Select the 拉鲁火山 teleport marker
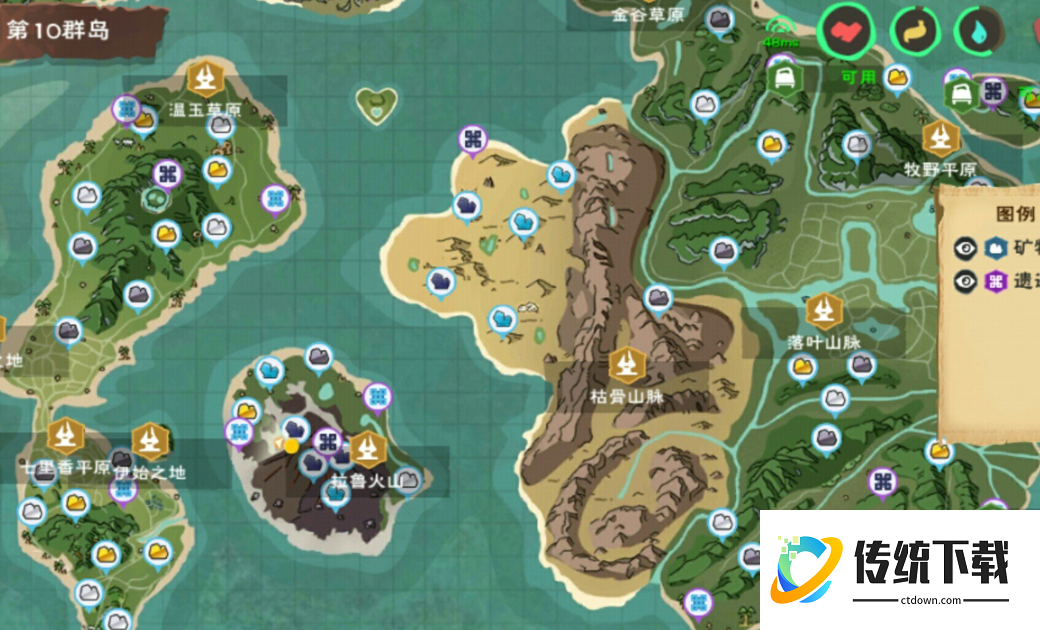The height and width of the screenshot is (630, 1040). point(368,449)
